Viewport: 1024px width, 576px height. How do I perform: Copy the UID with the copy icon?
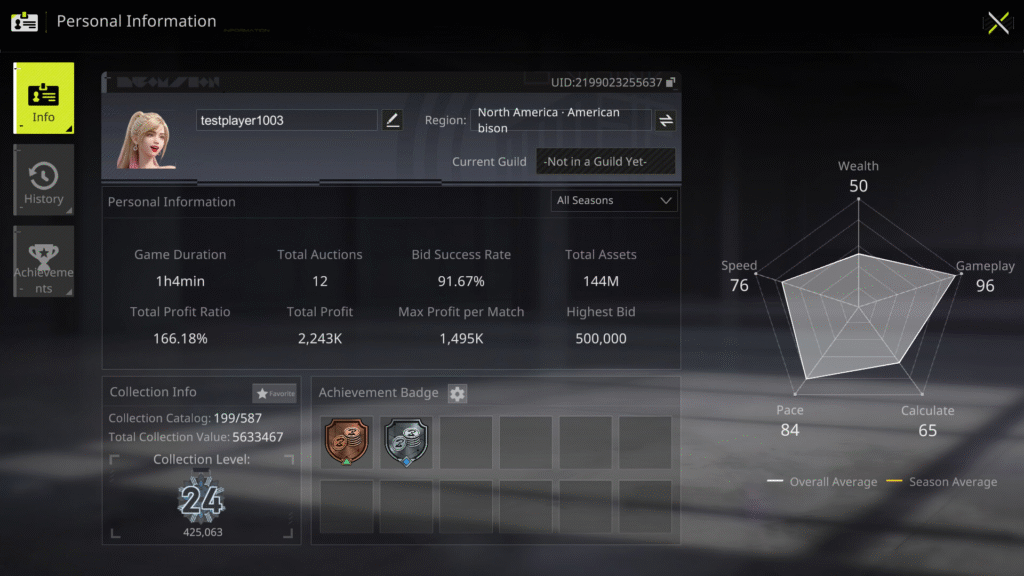coord(671,82)
